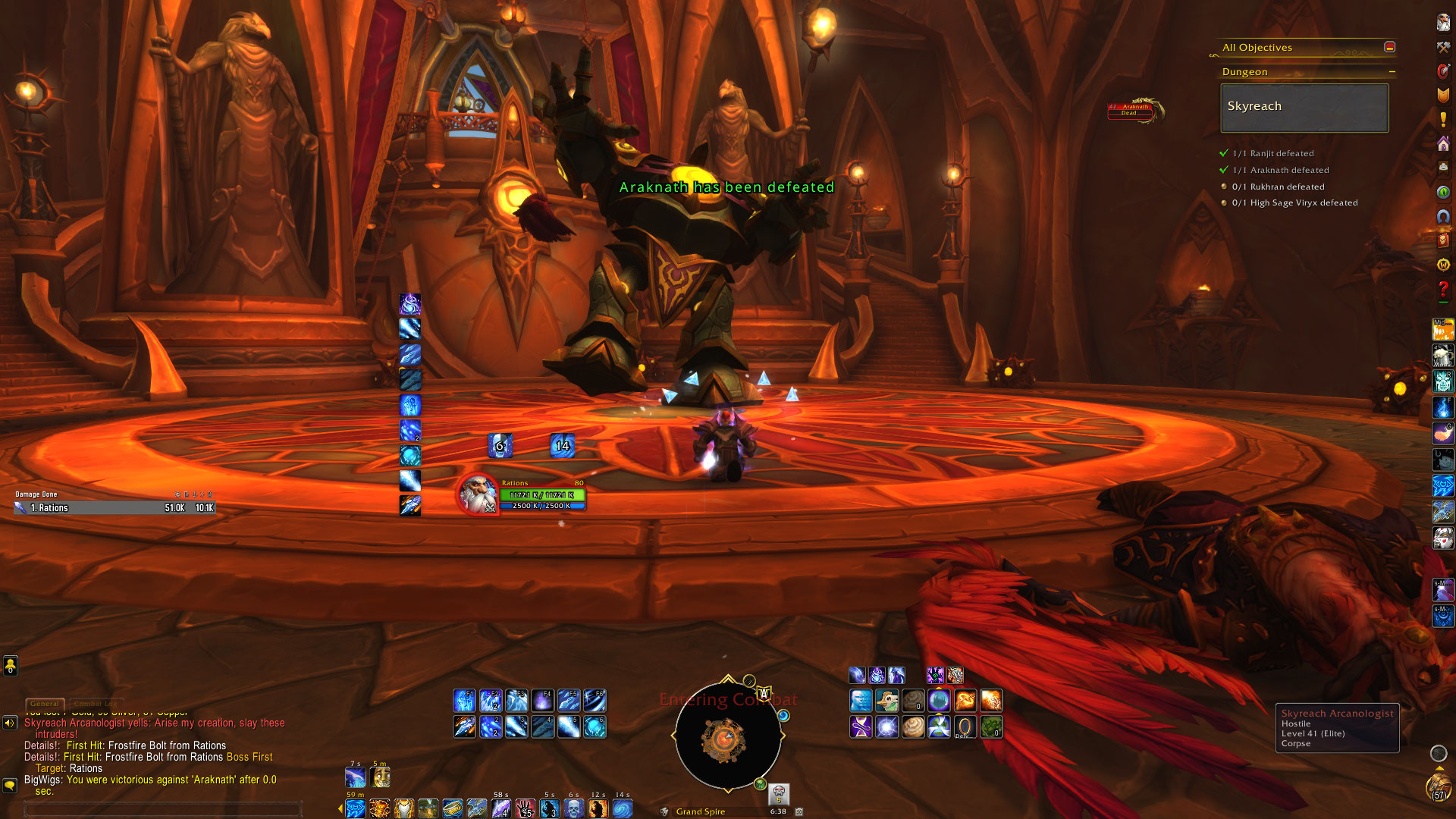Select the General chat tab

pyautogui.click(x=45, y=704)
